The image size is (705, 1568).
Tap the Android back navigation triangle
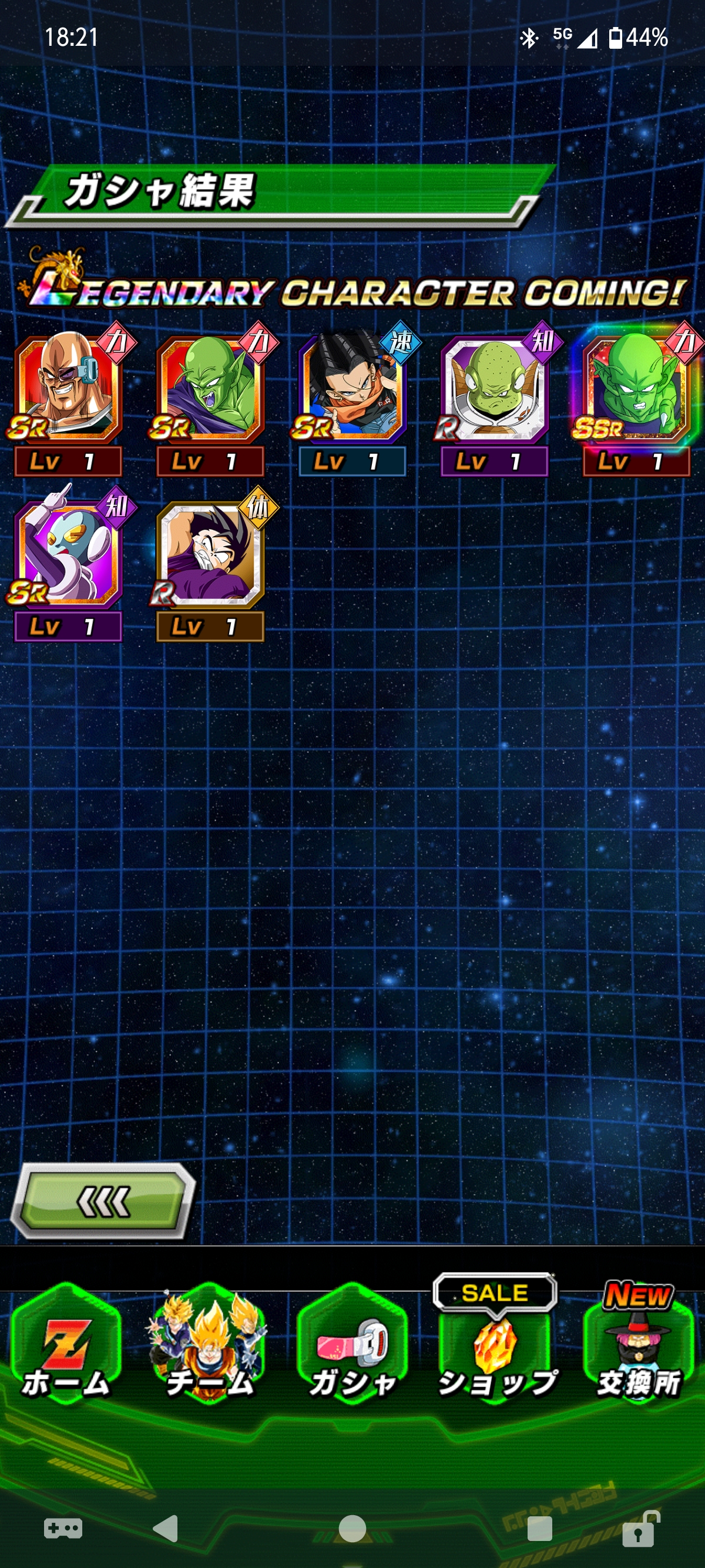(x=166, y=1528)
